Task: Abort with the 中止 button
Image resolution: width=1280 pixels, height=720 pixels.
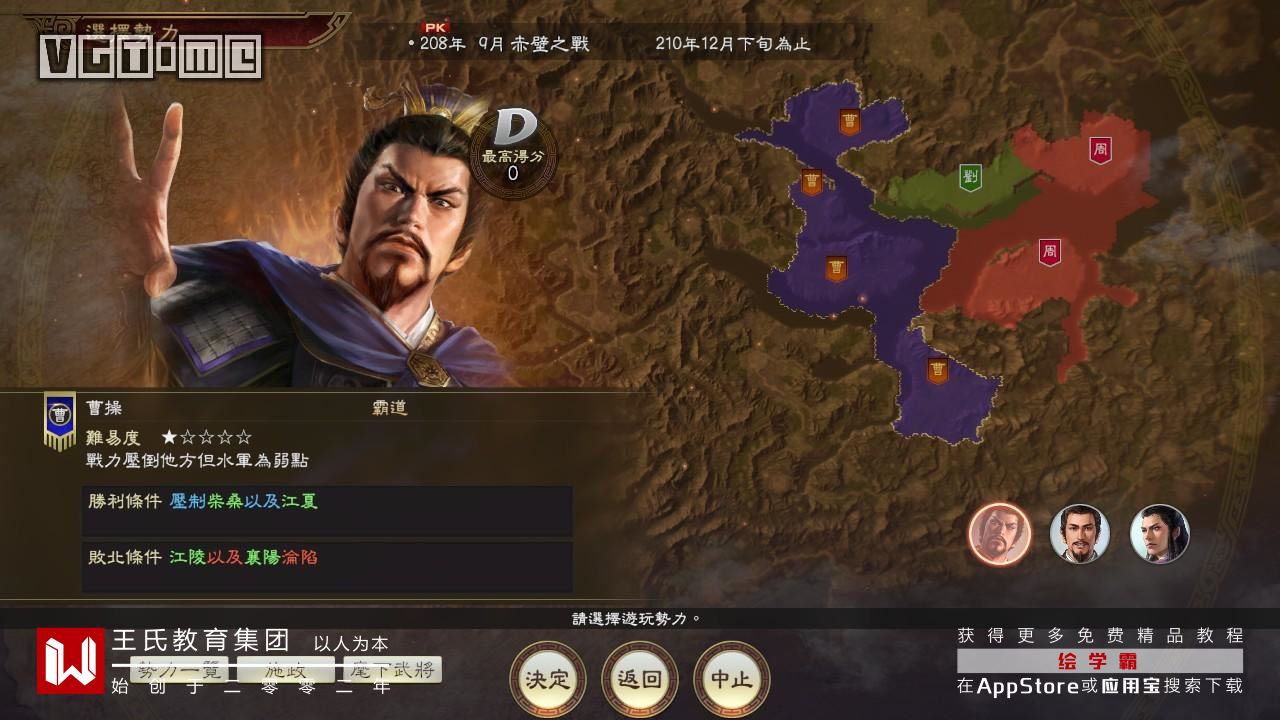Action: pyautogui.click(x=731, y=679)
